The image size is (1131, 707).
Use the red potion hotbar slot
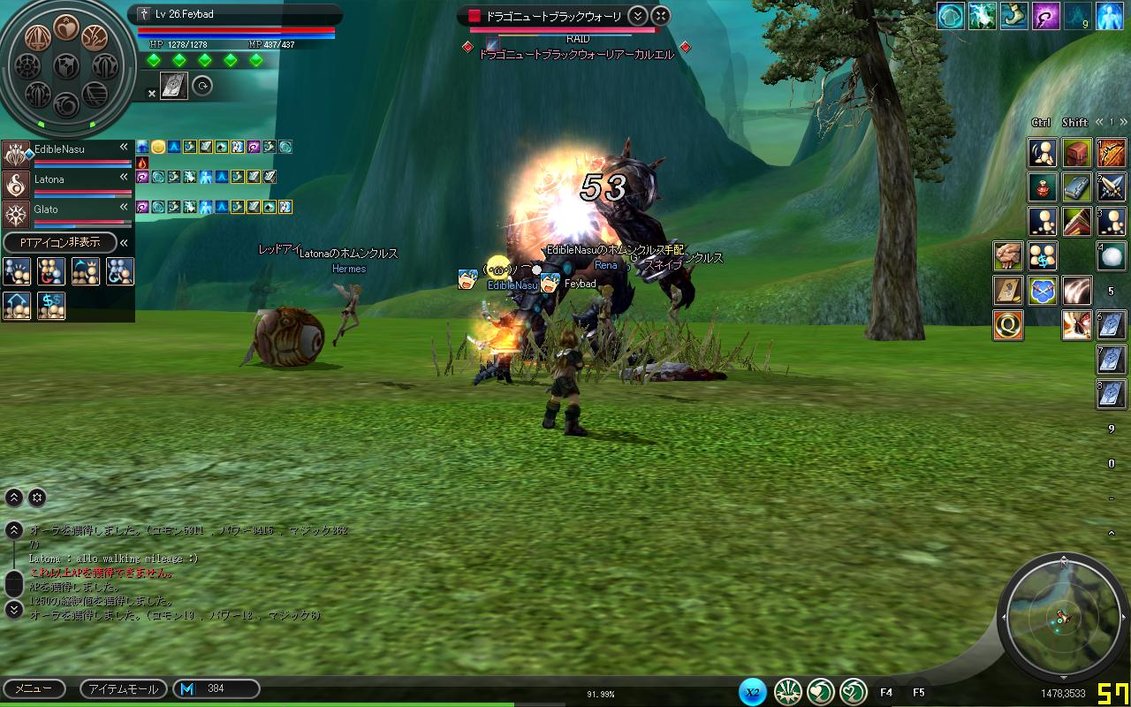coord(1043,187)
